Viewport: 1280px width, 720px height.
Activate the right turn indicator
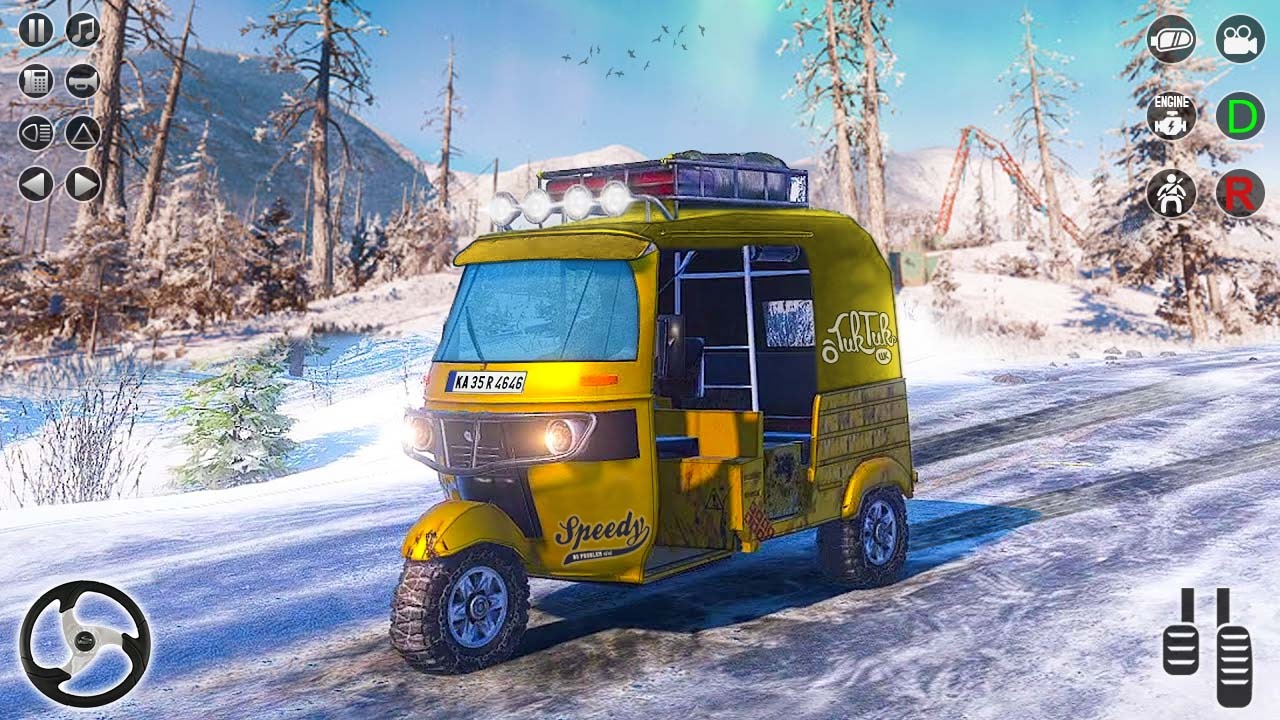[x=81, y=183]
